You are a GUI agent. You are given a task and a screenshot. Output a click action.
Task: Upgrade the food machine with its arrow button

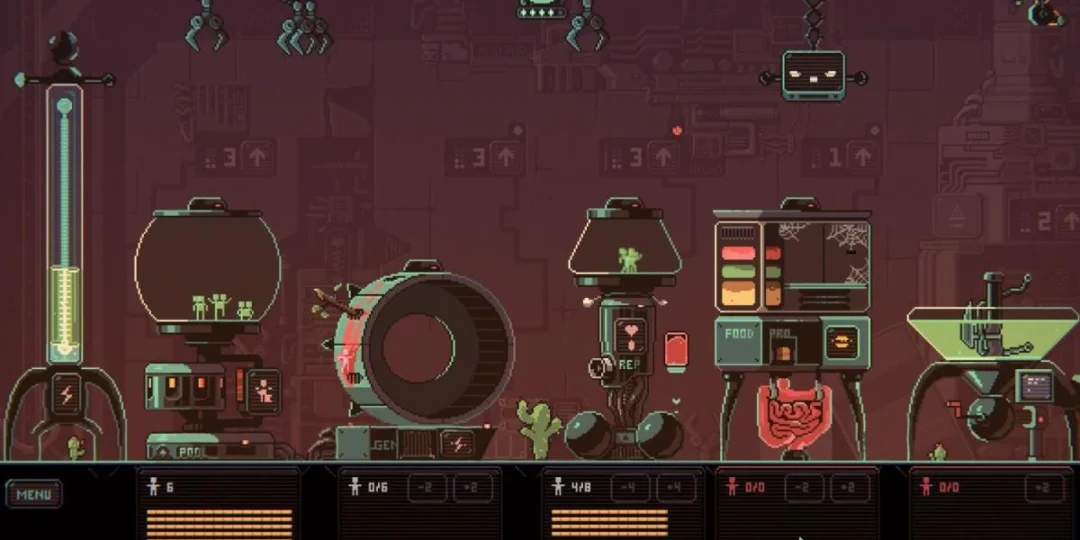coord(862,156)
